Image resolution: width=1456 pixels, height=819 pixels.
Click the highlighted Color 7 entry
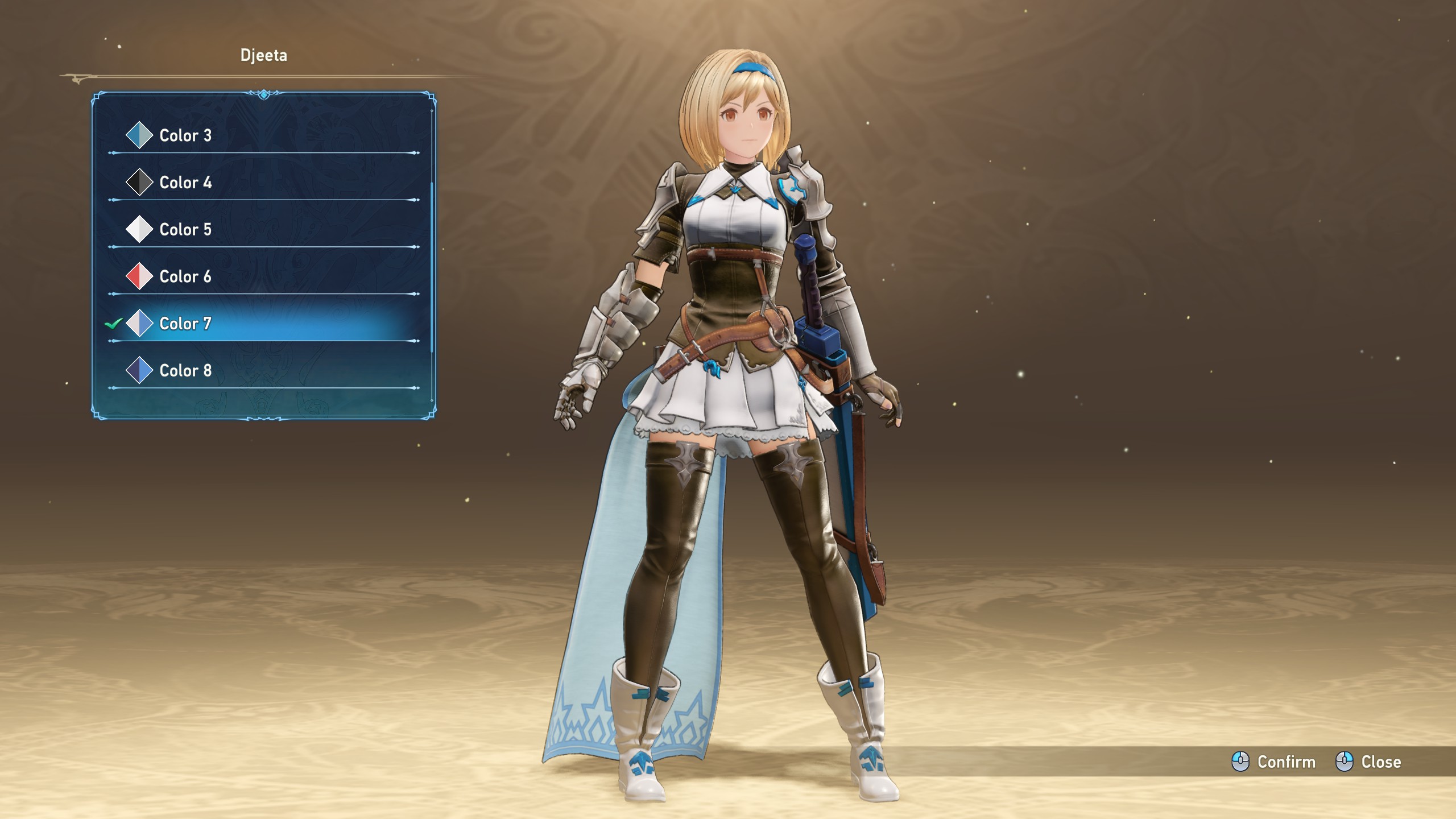(x=185, y=324)
